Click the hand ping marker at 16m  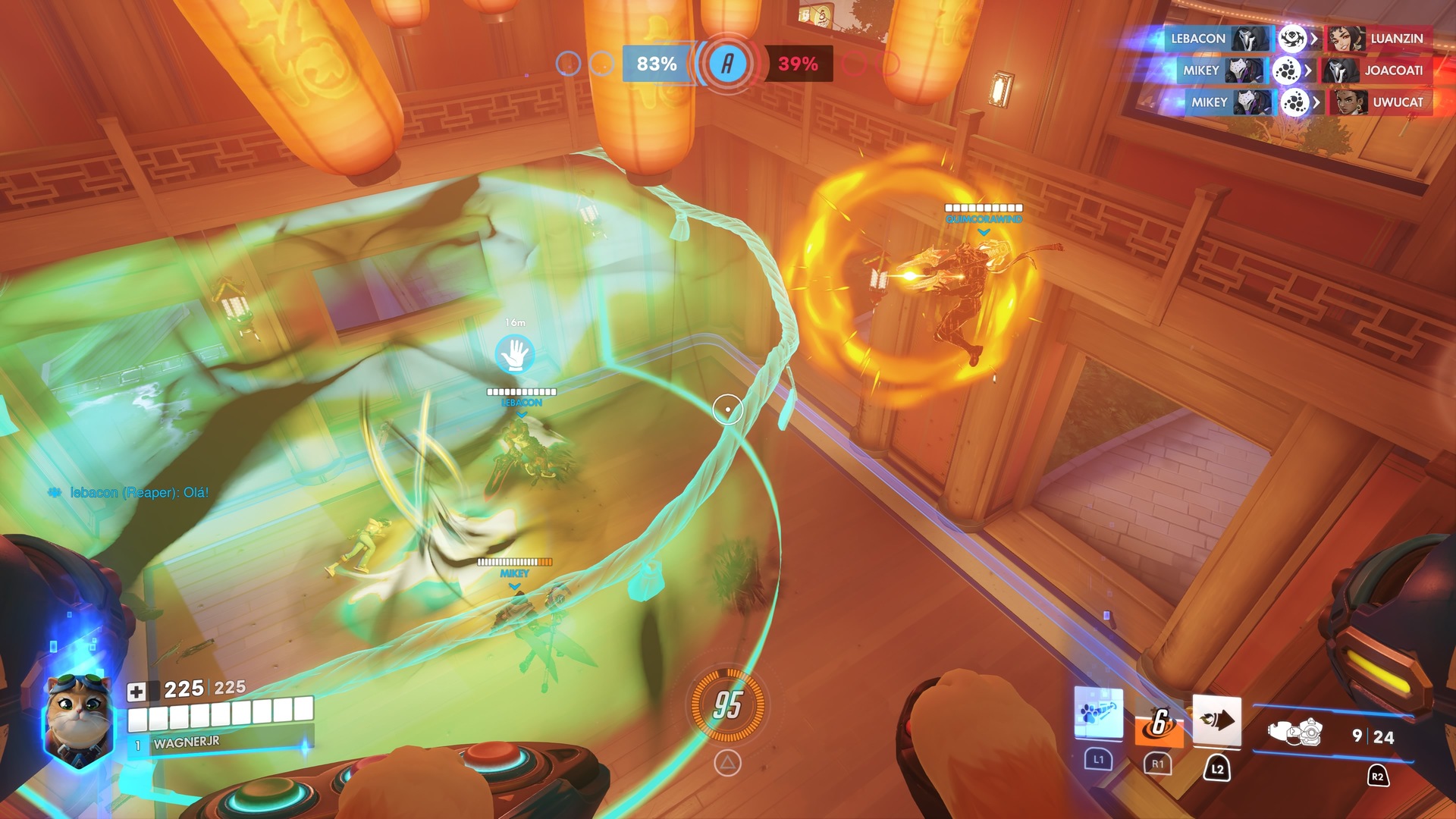click(x=515, y=354)
